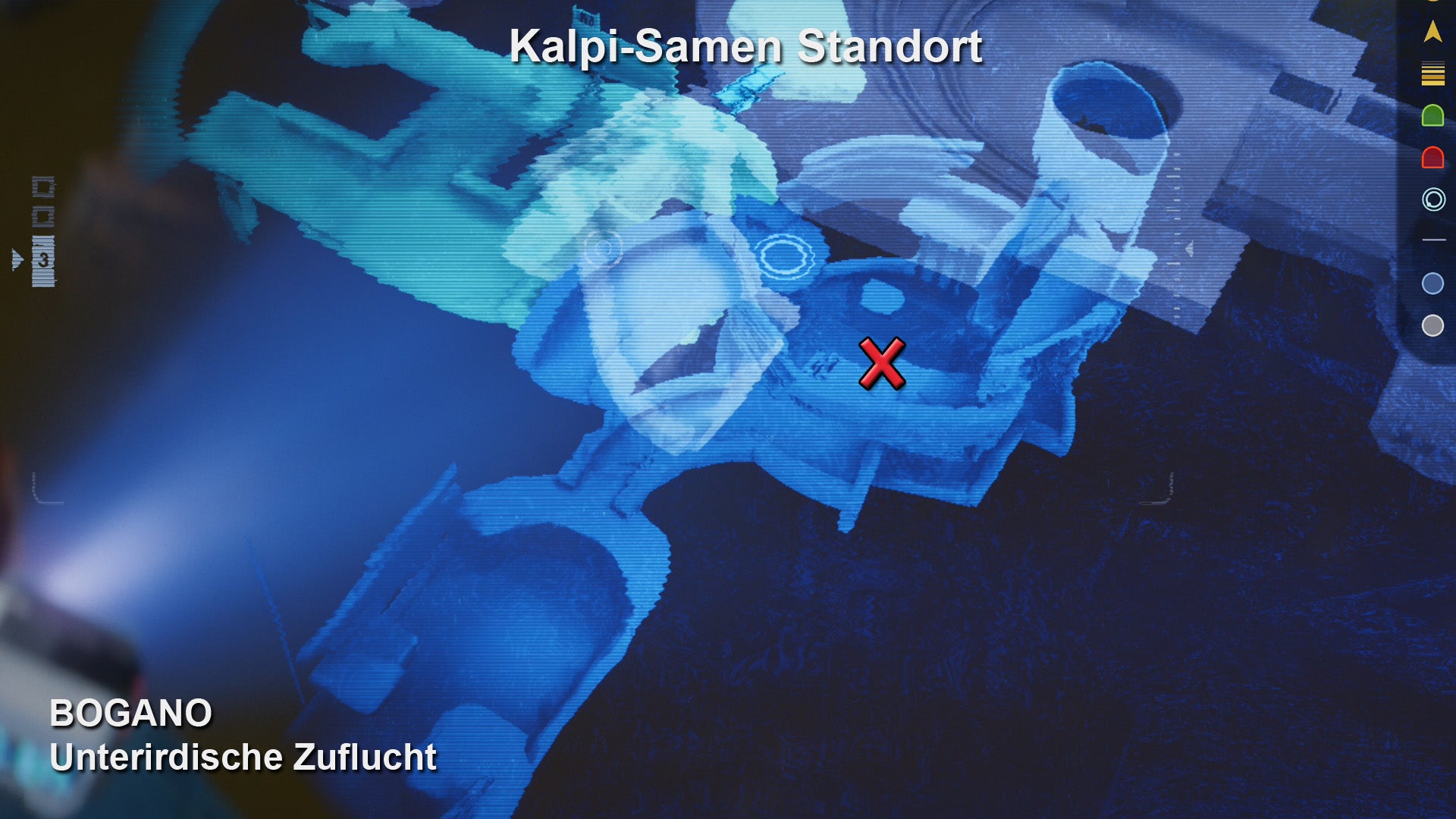Select the green unlocked door icon in the legend

pos(1434,114)
